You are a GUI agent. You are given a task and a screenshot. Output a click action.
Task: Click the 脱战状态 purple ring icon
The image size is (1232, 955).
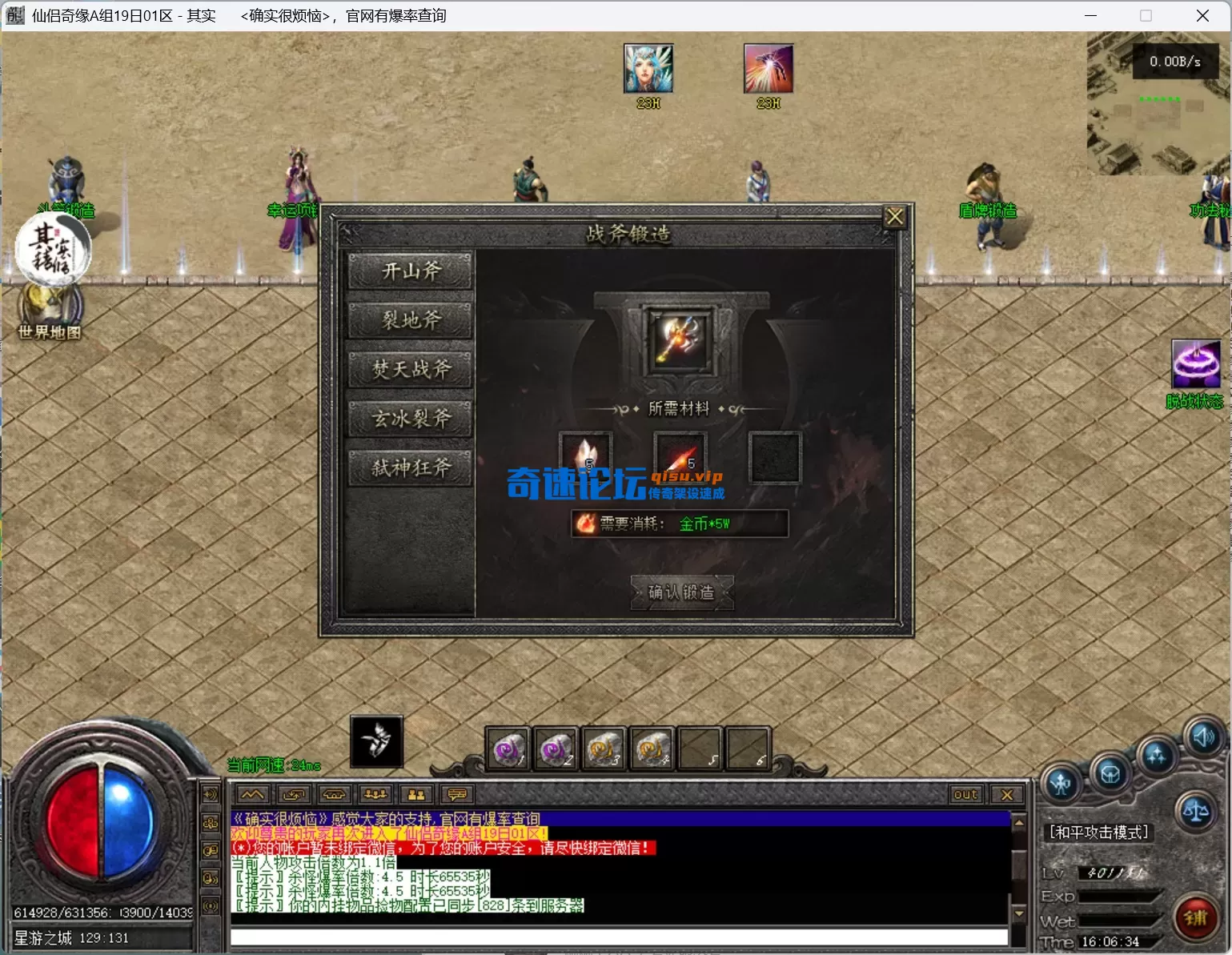[1196, 364]
